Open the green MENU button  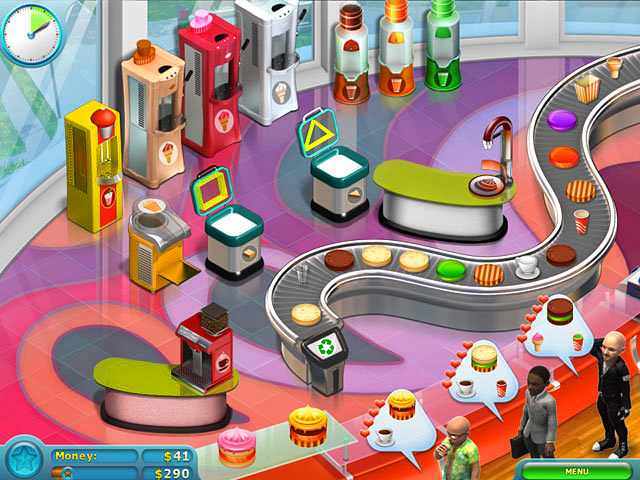pyautogui.click(x=576, y=470)
